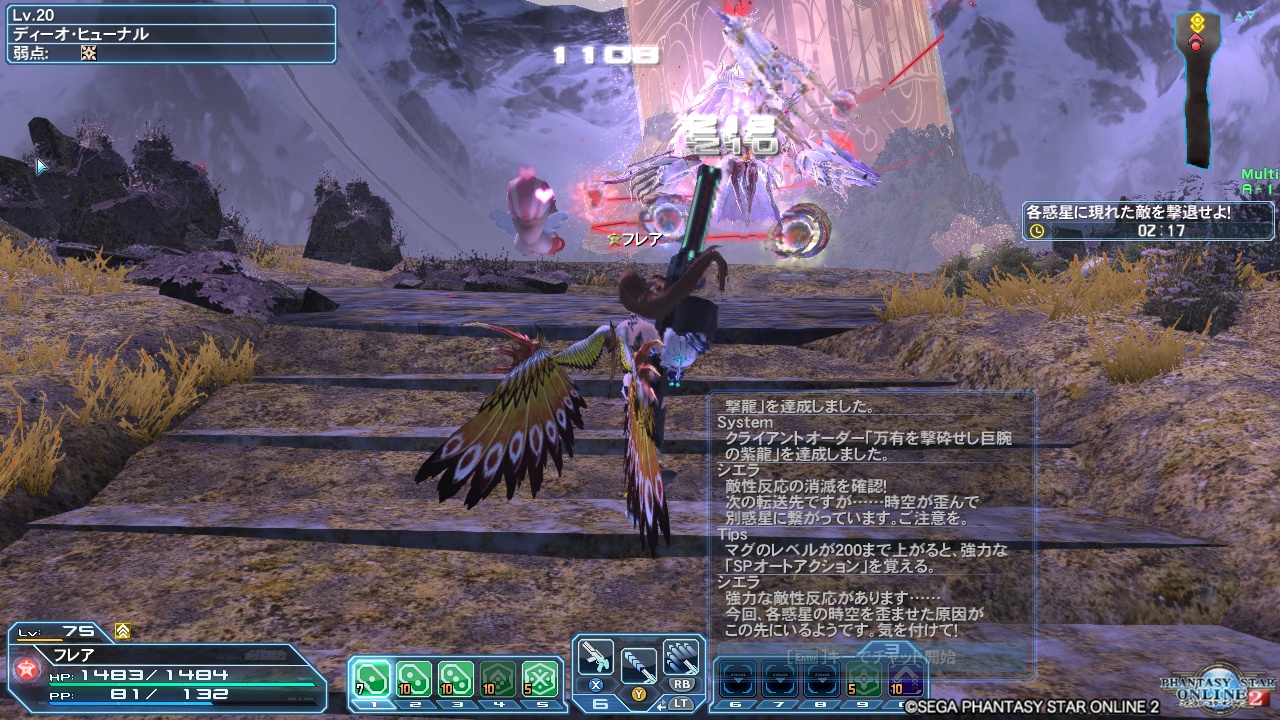Click the green item icon in slot 2
The width and height of the screenshot is (1280, 720).
coord(412,678)
